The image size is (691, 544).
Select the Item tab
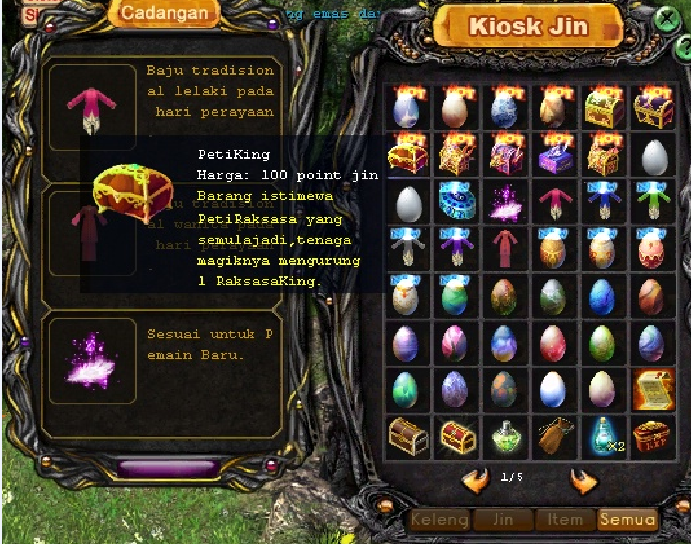(x=565, y=520)
